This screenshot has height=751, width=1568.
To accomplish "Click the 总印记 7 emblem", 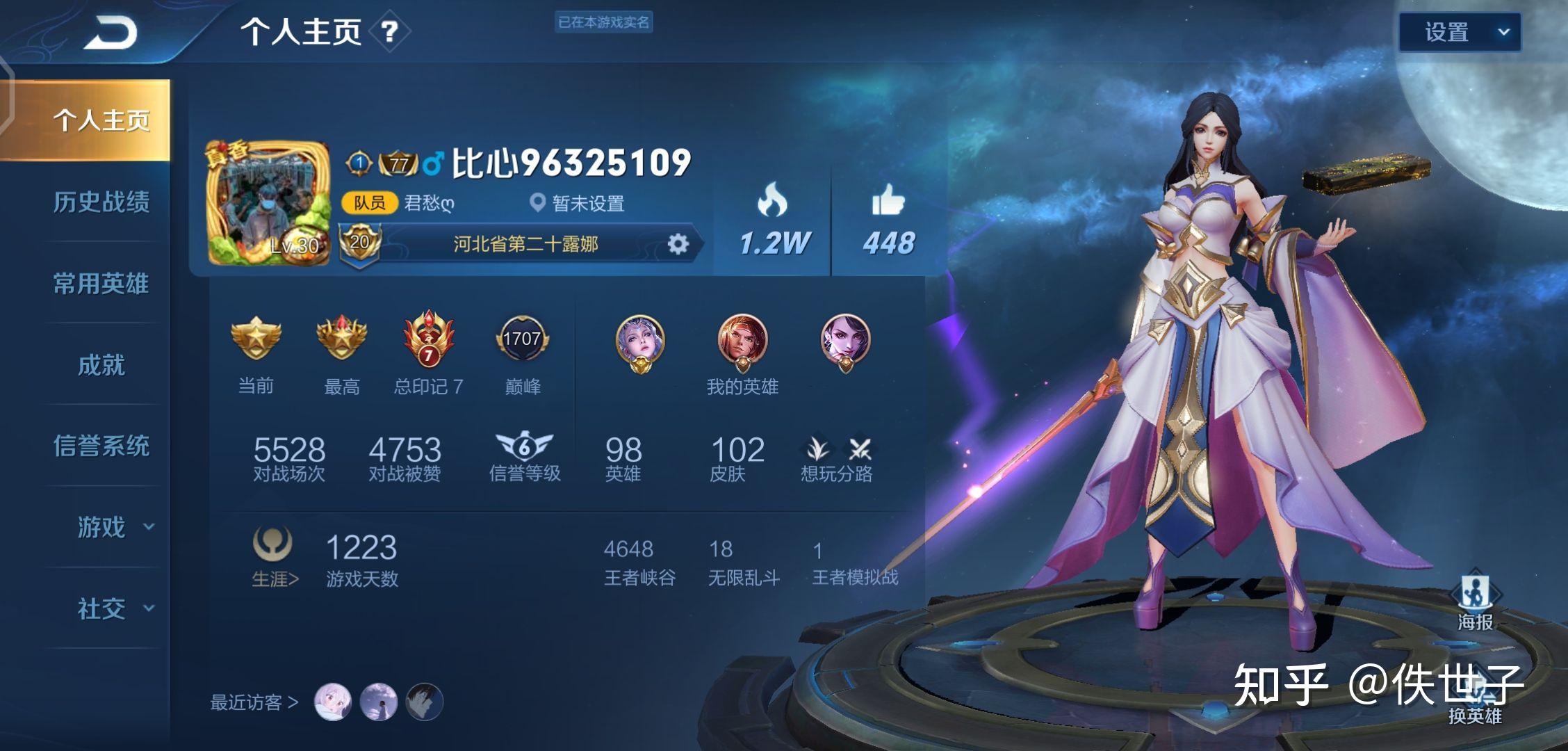I will pyautogui.click(x=429, y=340).
